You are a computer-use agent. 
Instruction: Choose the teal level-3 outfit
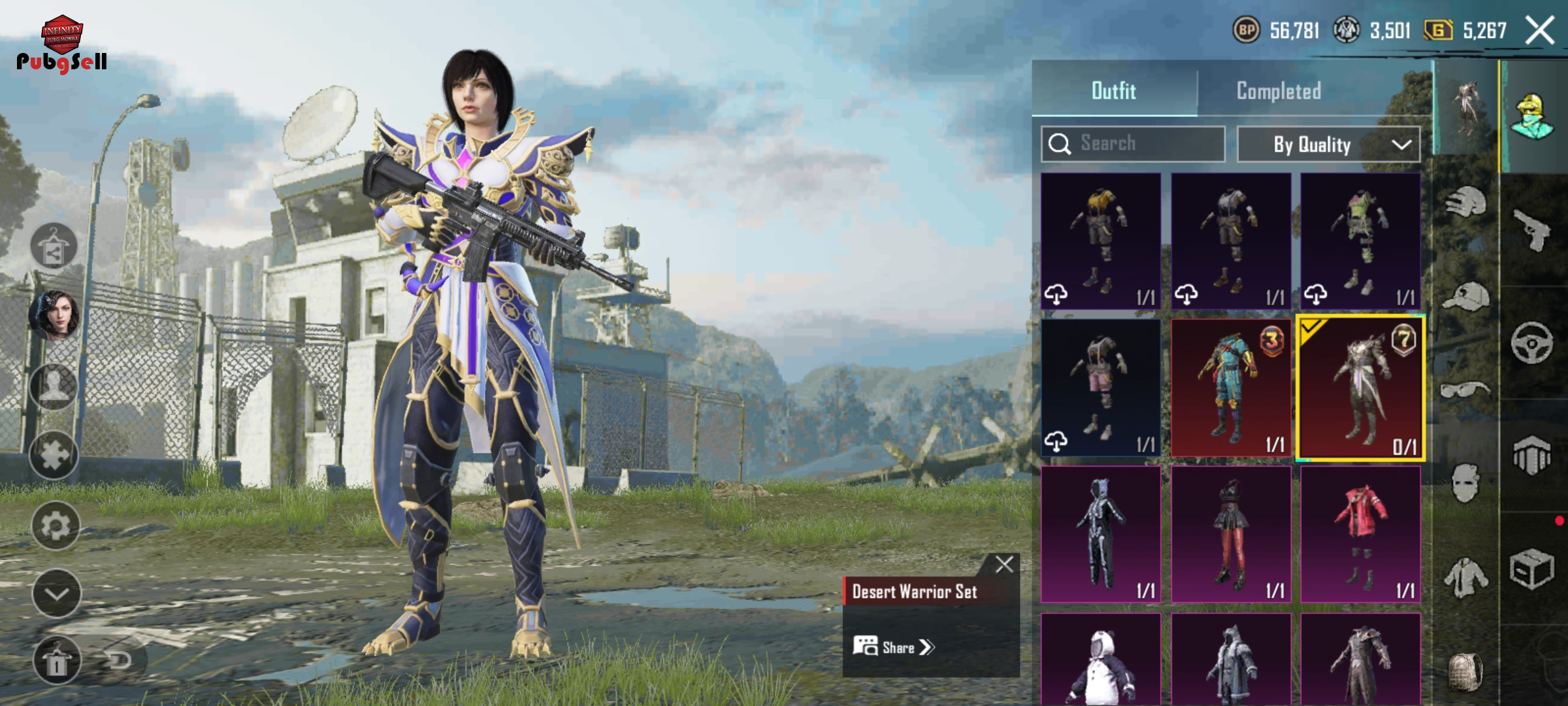pos(1230,388)
